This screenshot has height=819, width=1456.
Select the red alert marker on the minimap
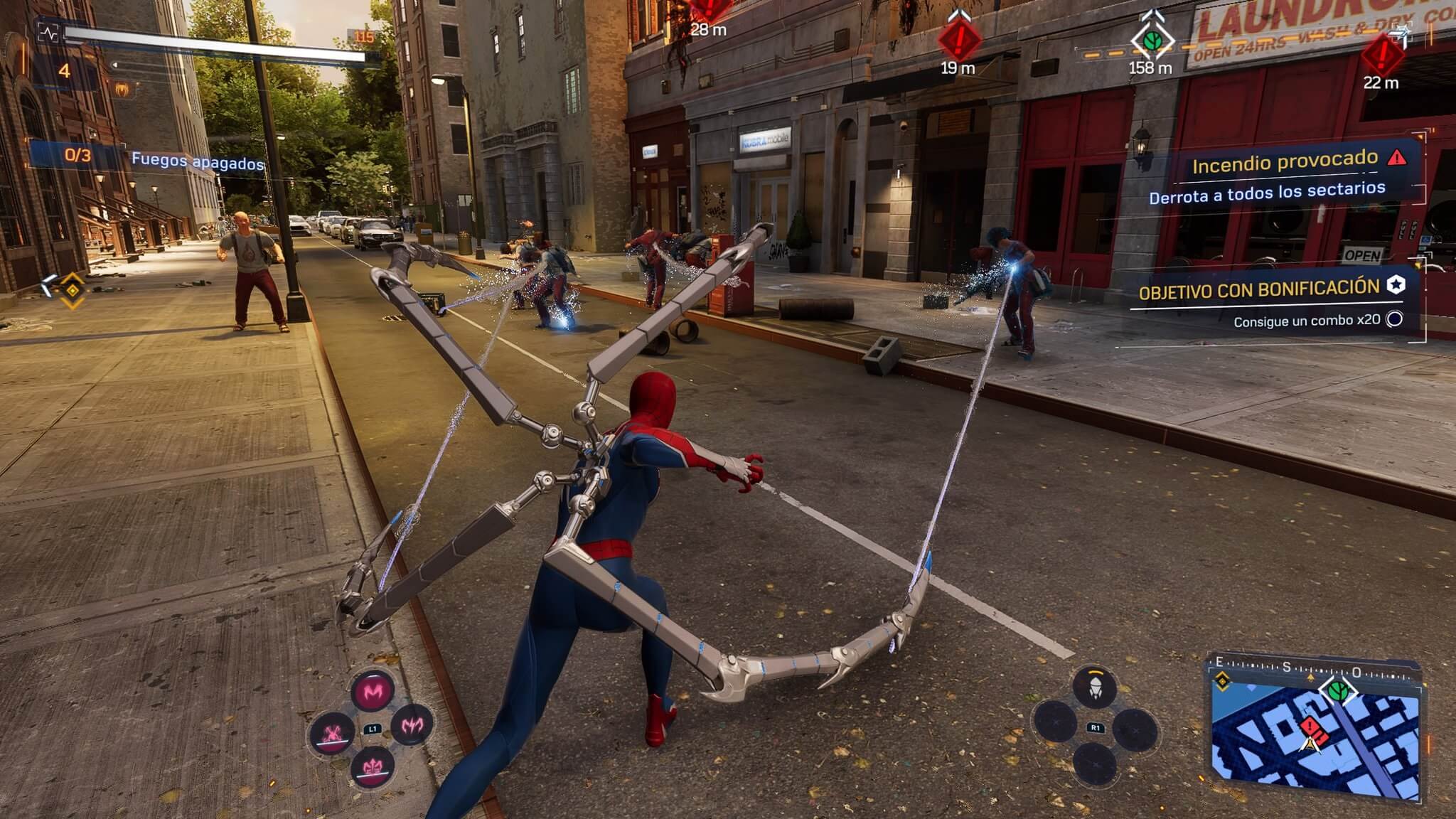pos(1310,727)
